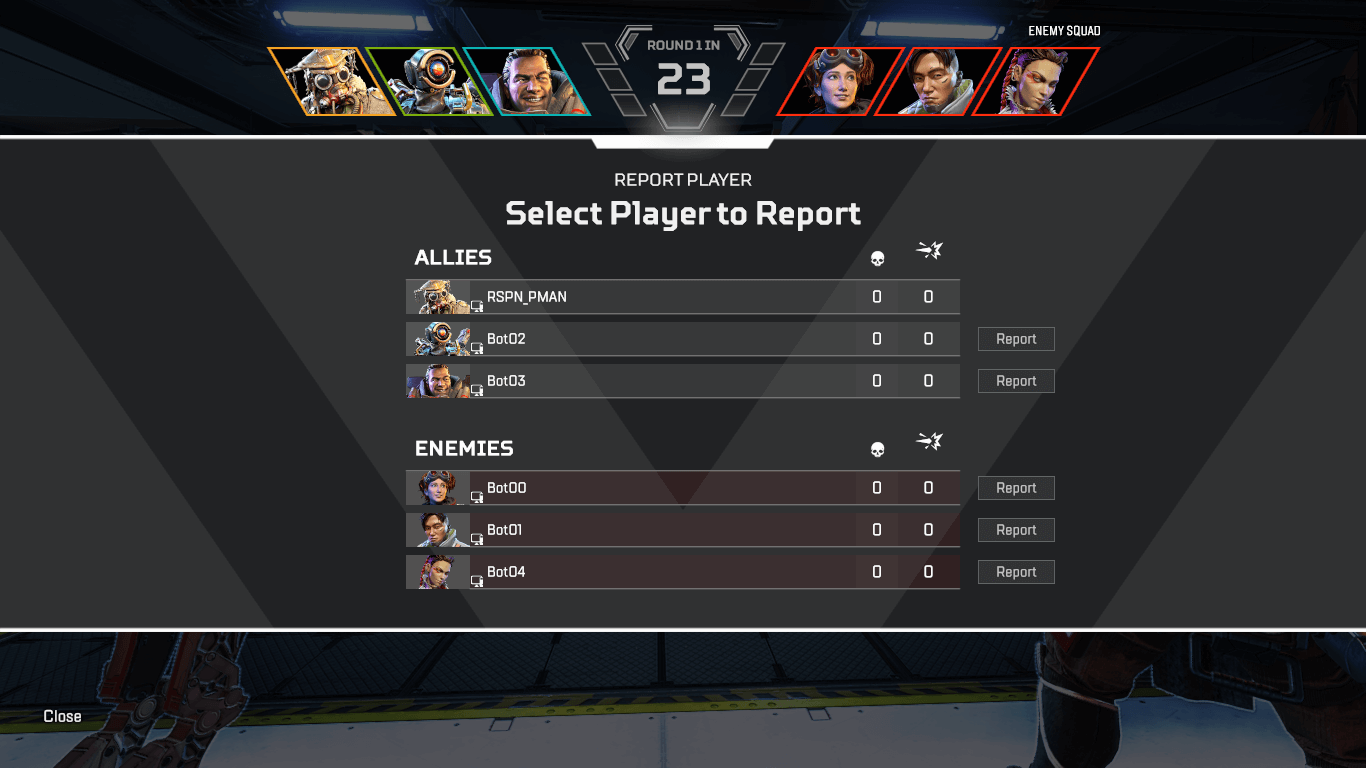Choose the Bot03 ally row

pos(660,381)
